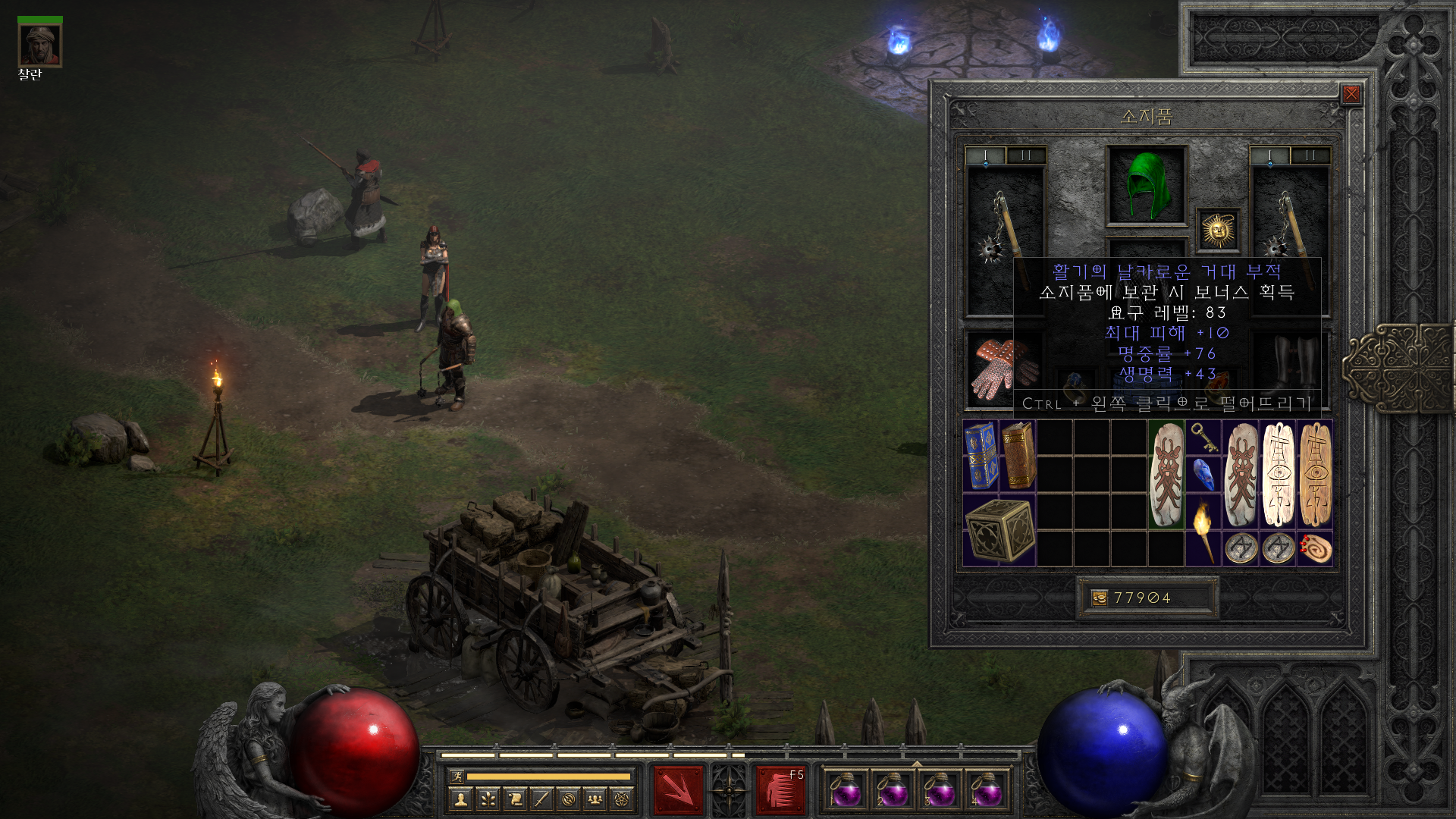Select the brown tome in inventory
The image size is (1456, 819).
[1018, 455]
